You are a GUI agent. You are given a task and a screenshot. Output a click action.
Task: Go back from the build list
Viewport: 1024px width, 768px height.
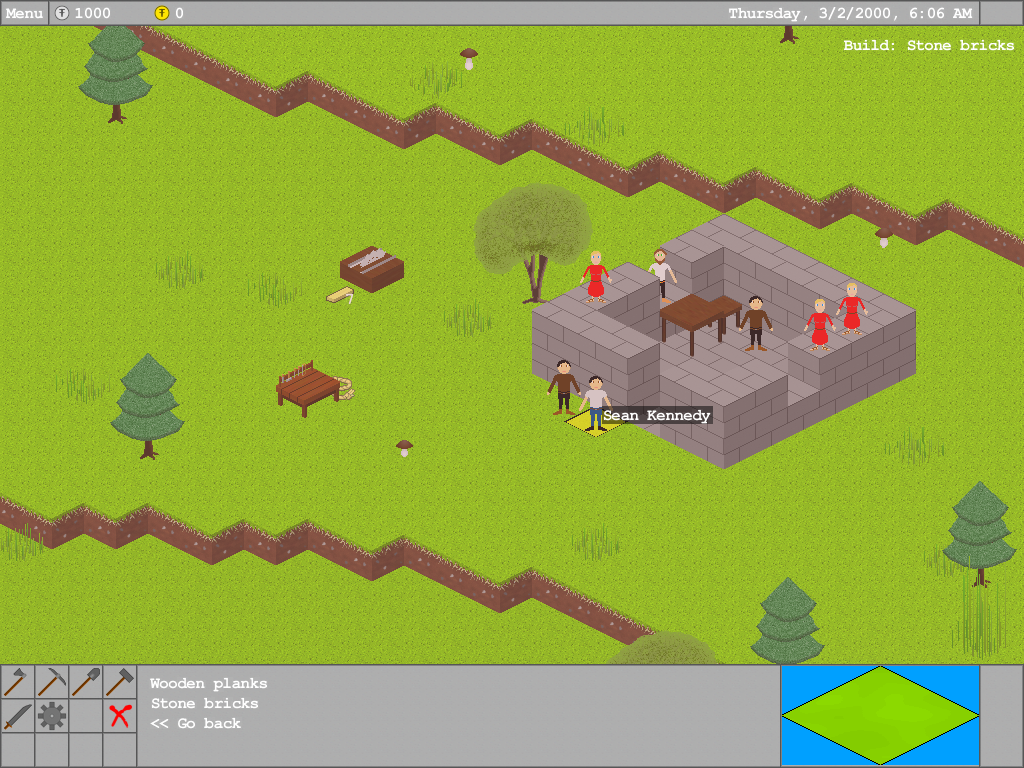[196, 724]
